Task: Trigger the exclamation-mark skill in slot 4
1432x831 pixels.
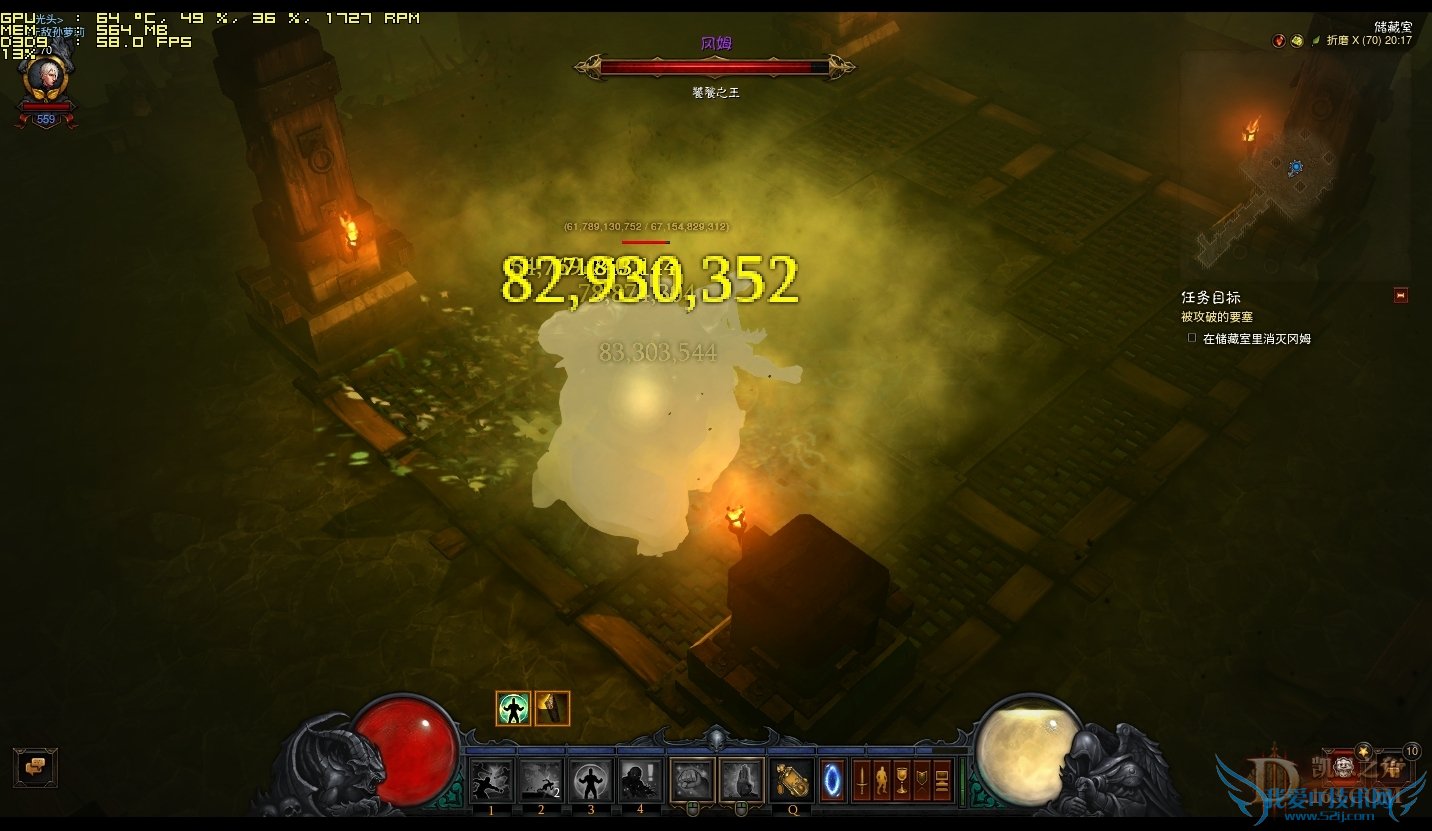Action: (640, 780)
